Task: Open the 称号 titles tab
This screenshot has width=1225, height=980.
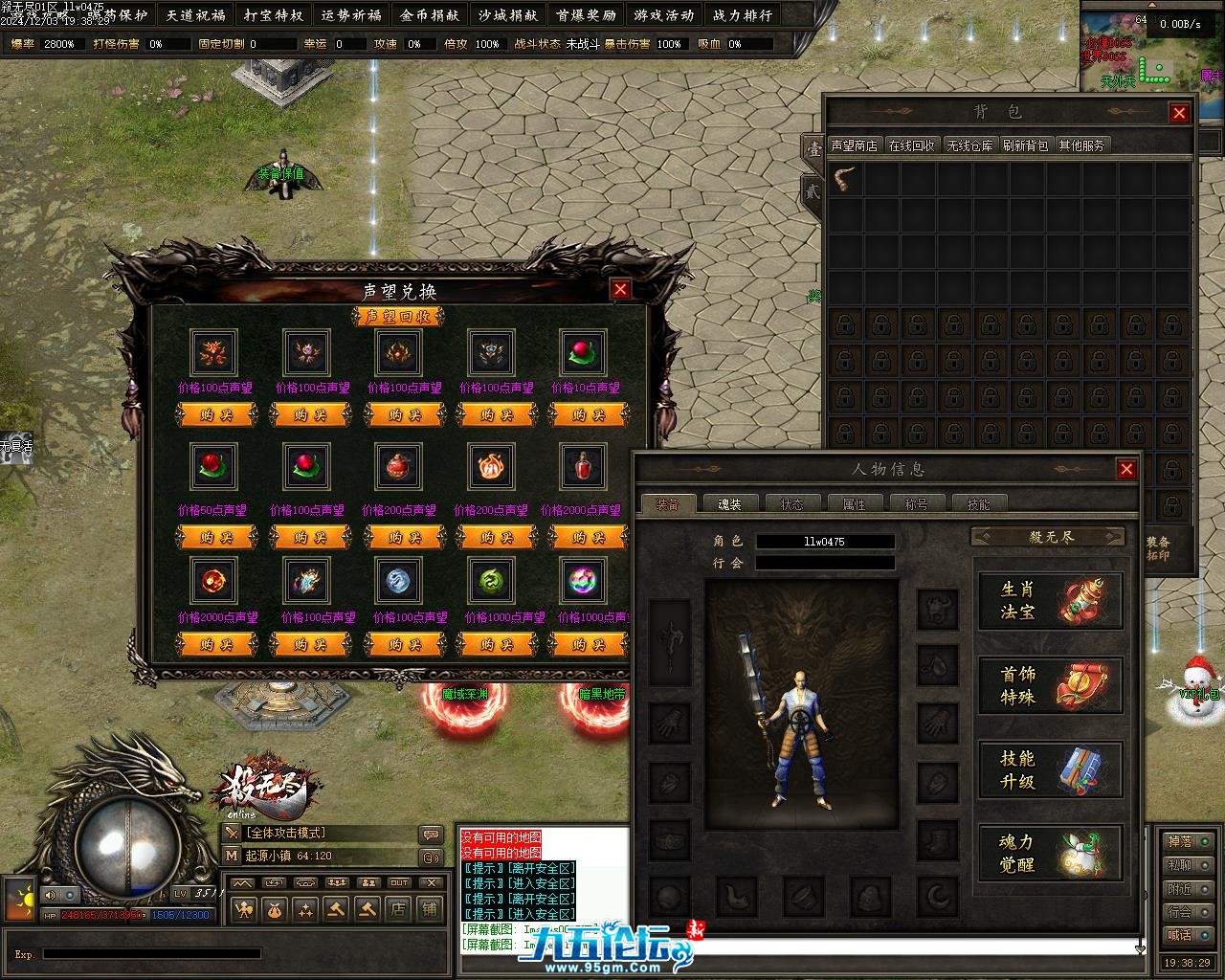Action: coord(916,503)
